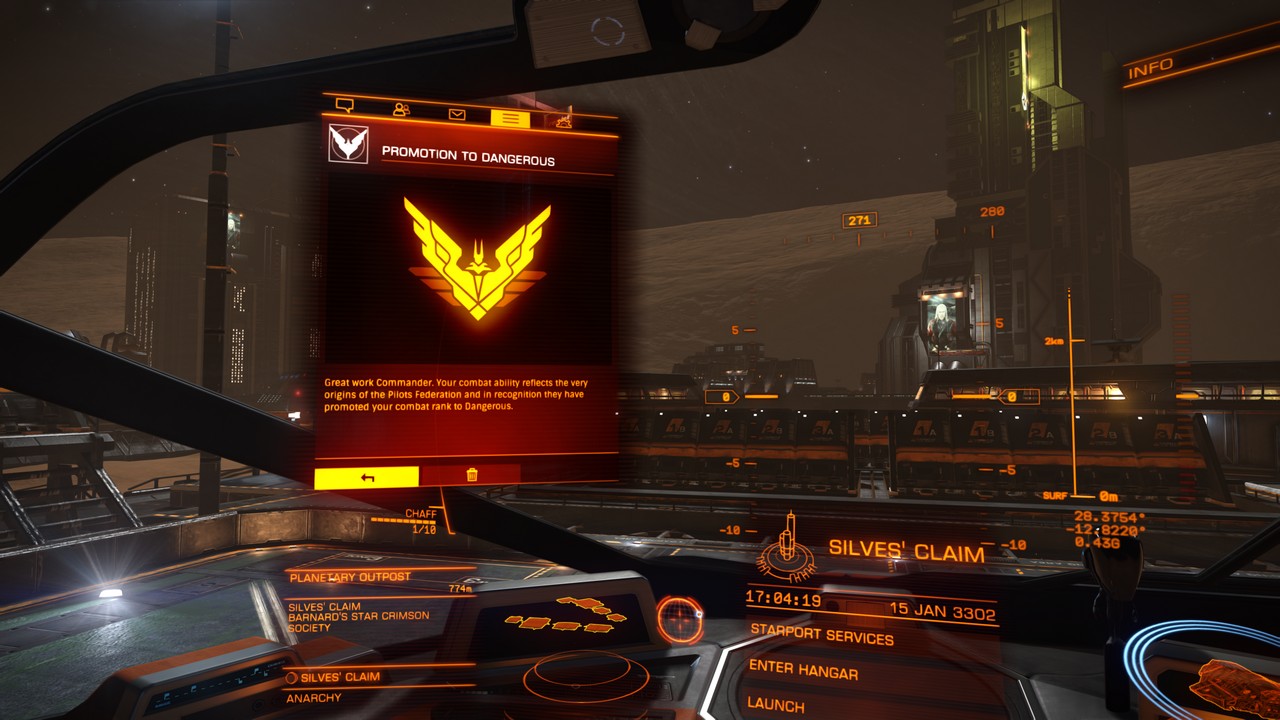Select the Launch option
Image resolution: width=1280 pixels, height=720 pixels.
[776, 705]
